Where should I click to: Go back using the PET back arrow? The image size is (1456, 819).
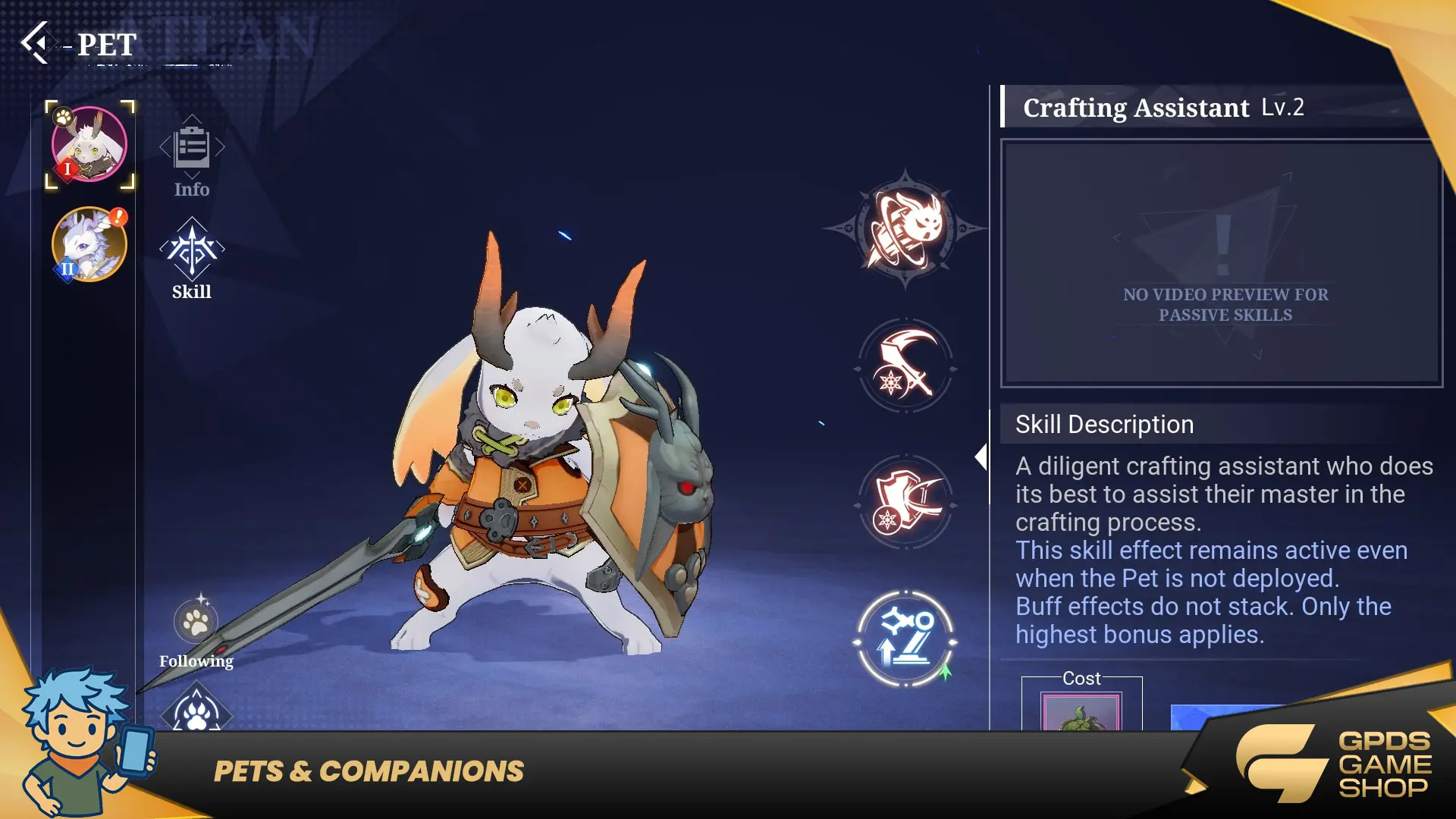coord(36,42)
